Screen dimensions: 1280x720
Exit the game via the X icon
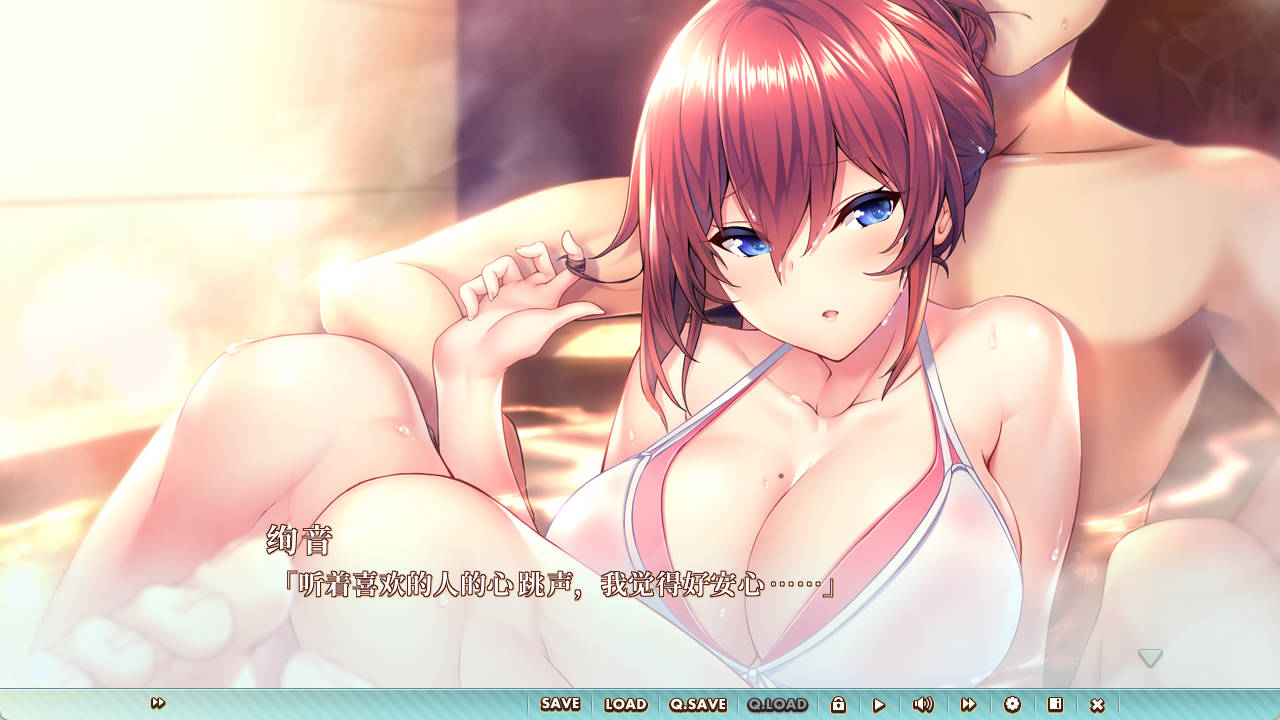click(1098, 705)
